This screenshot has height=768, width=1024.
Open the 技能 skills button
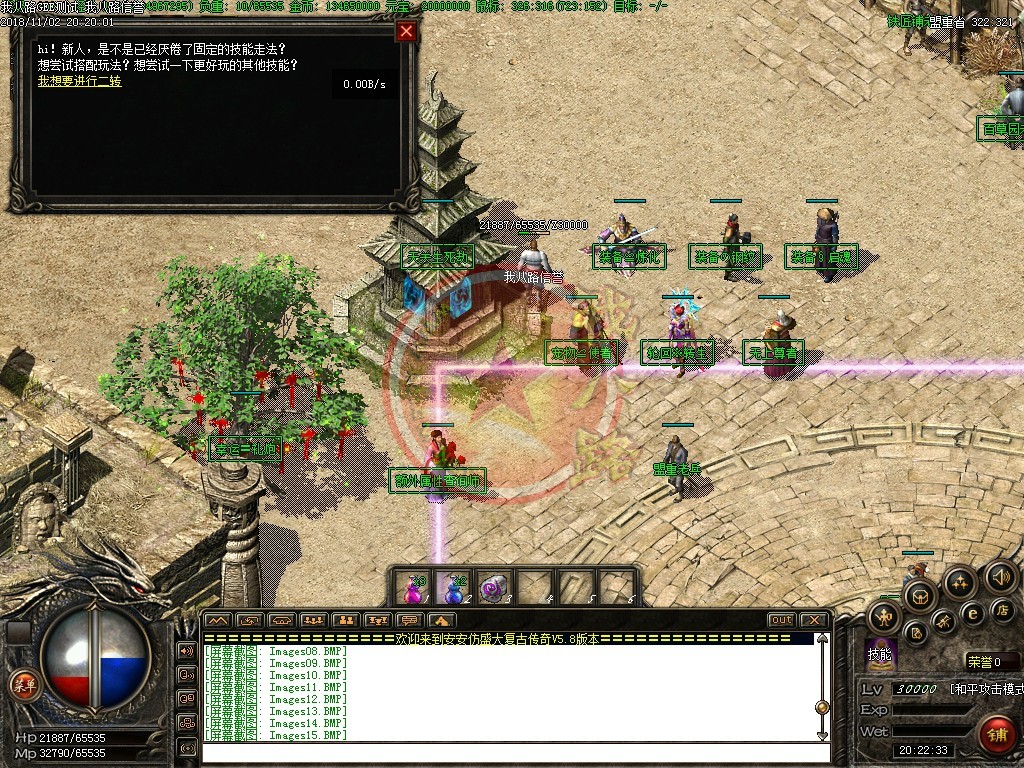[x=880, y=654]
